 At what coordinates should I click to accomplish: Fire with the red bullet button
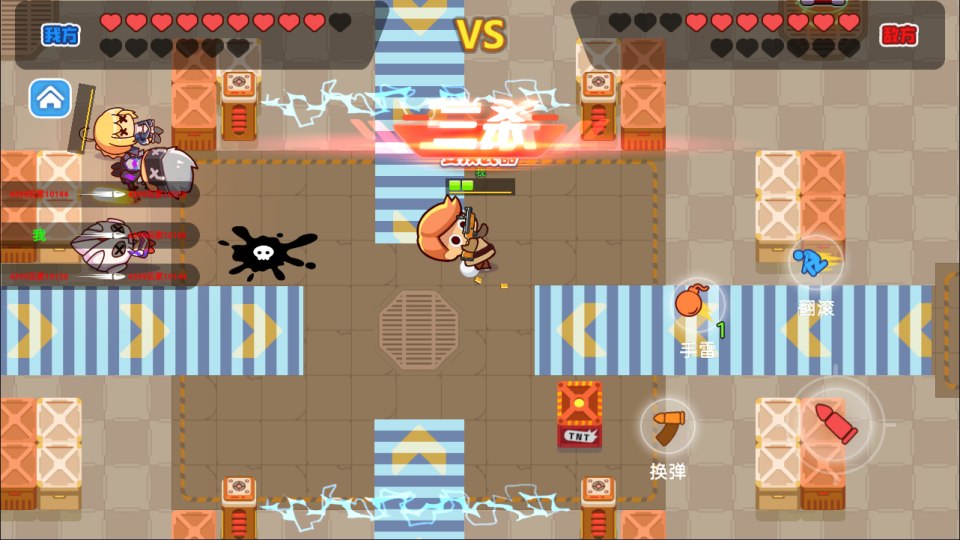[836, 423]
